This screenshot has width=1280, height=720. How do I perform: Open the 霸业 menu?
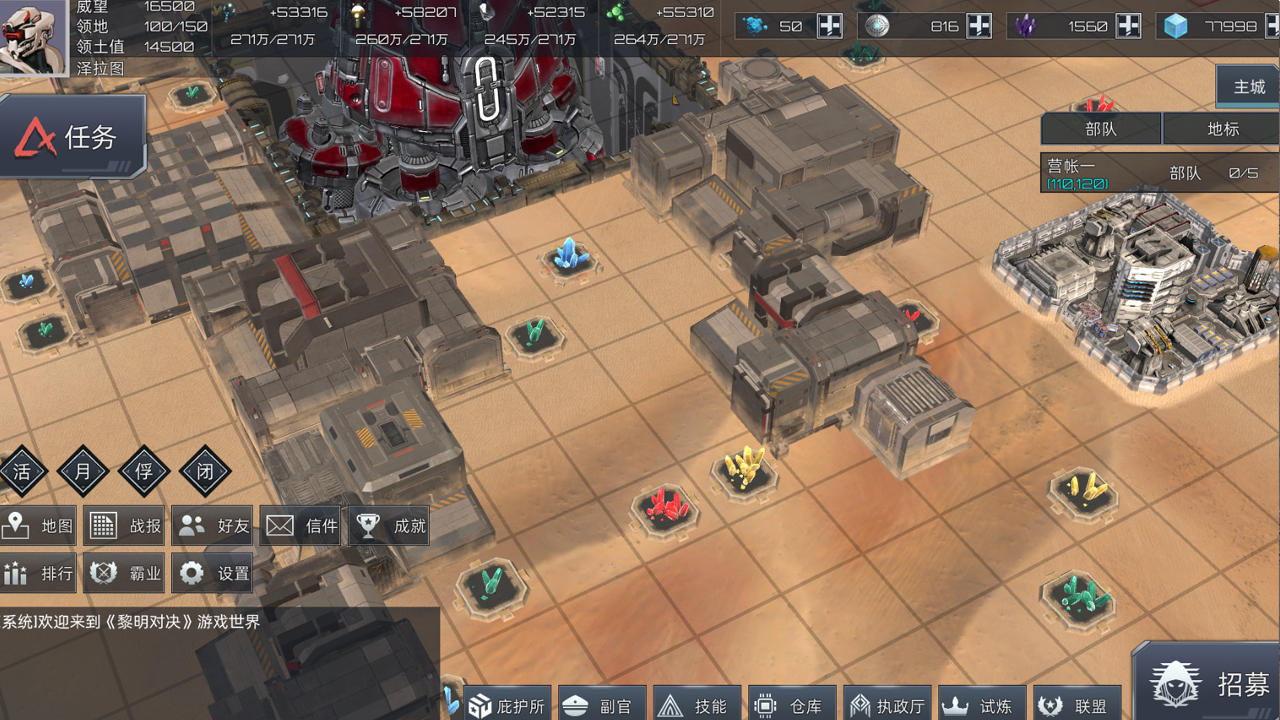point(126,573)
